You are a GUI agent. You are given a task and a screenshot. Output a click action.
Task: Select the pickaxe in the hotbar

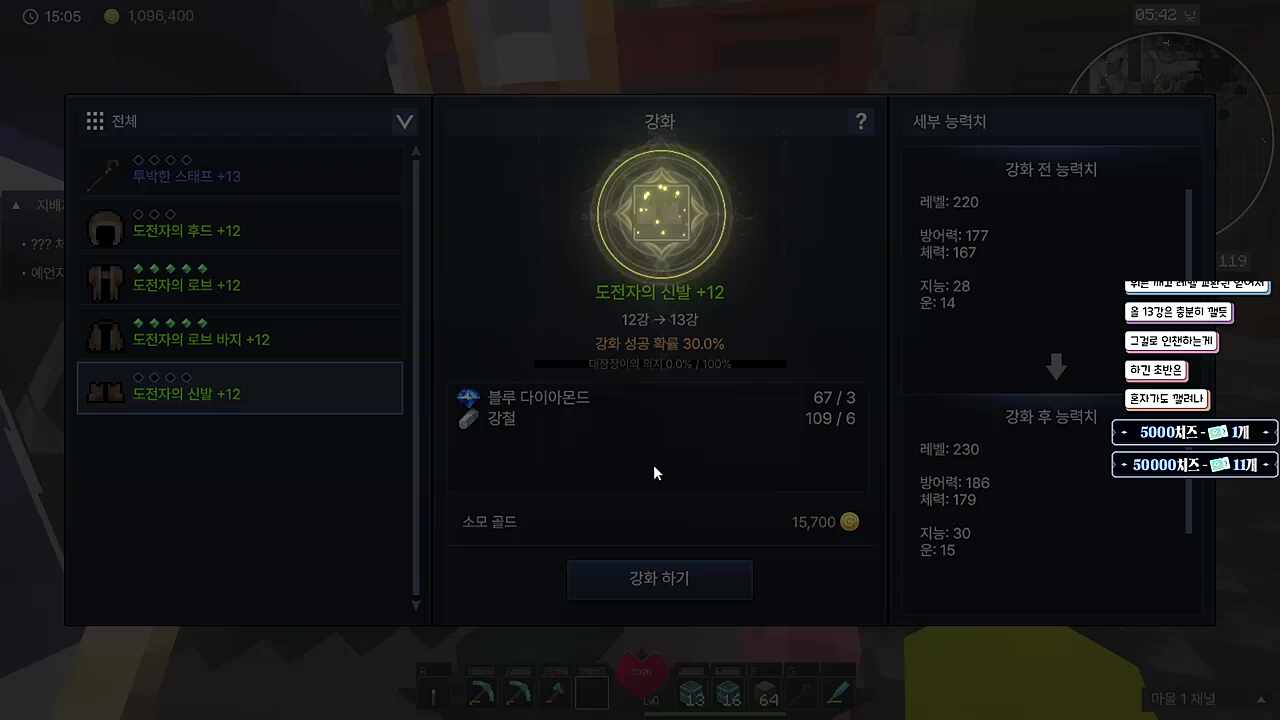482,690
